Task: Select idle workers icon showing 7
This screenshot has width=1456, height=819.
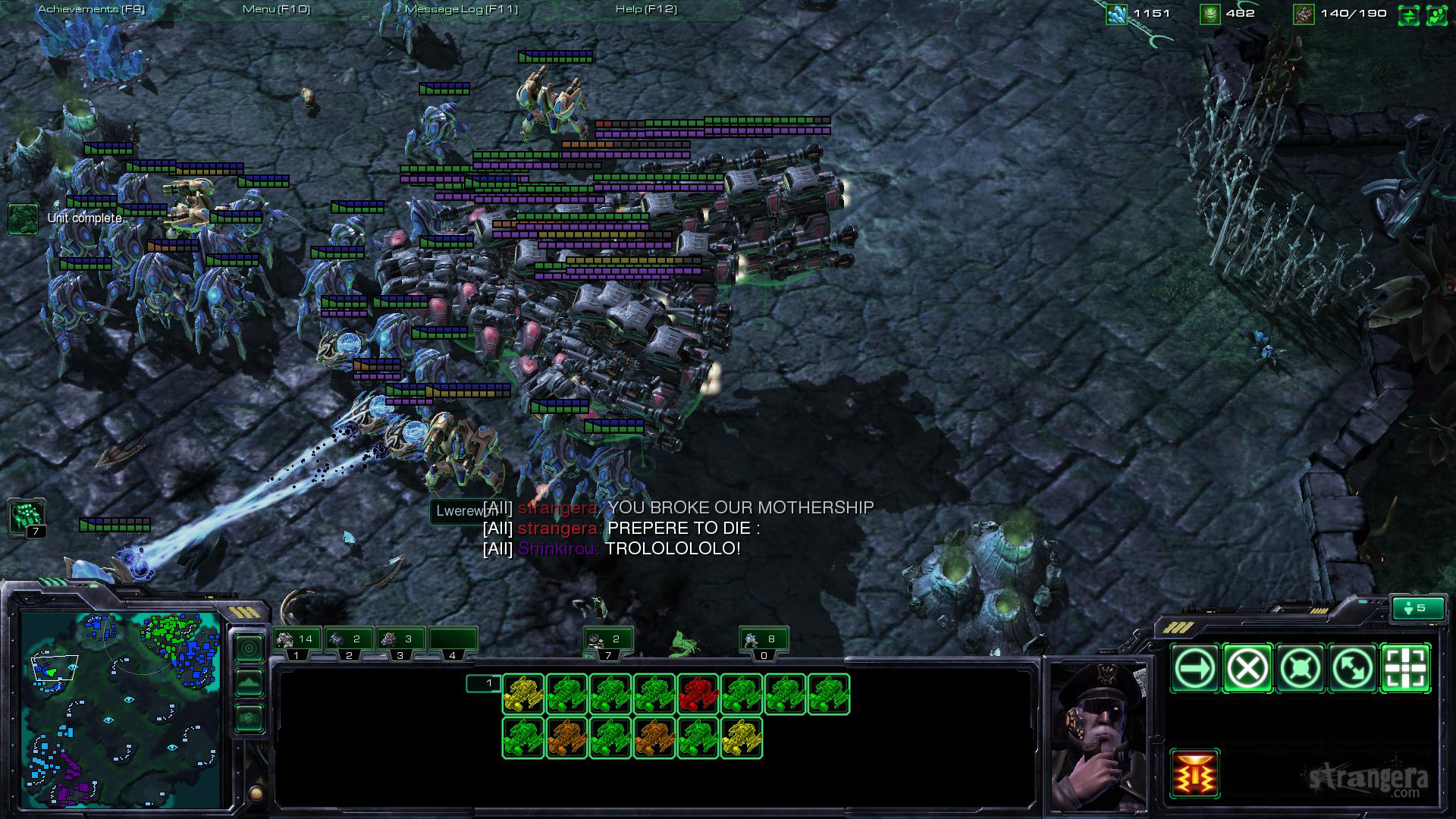Action: pyautogui.click(x=27, y=517)
